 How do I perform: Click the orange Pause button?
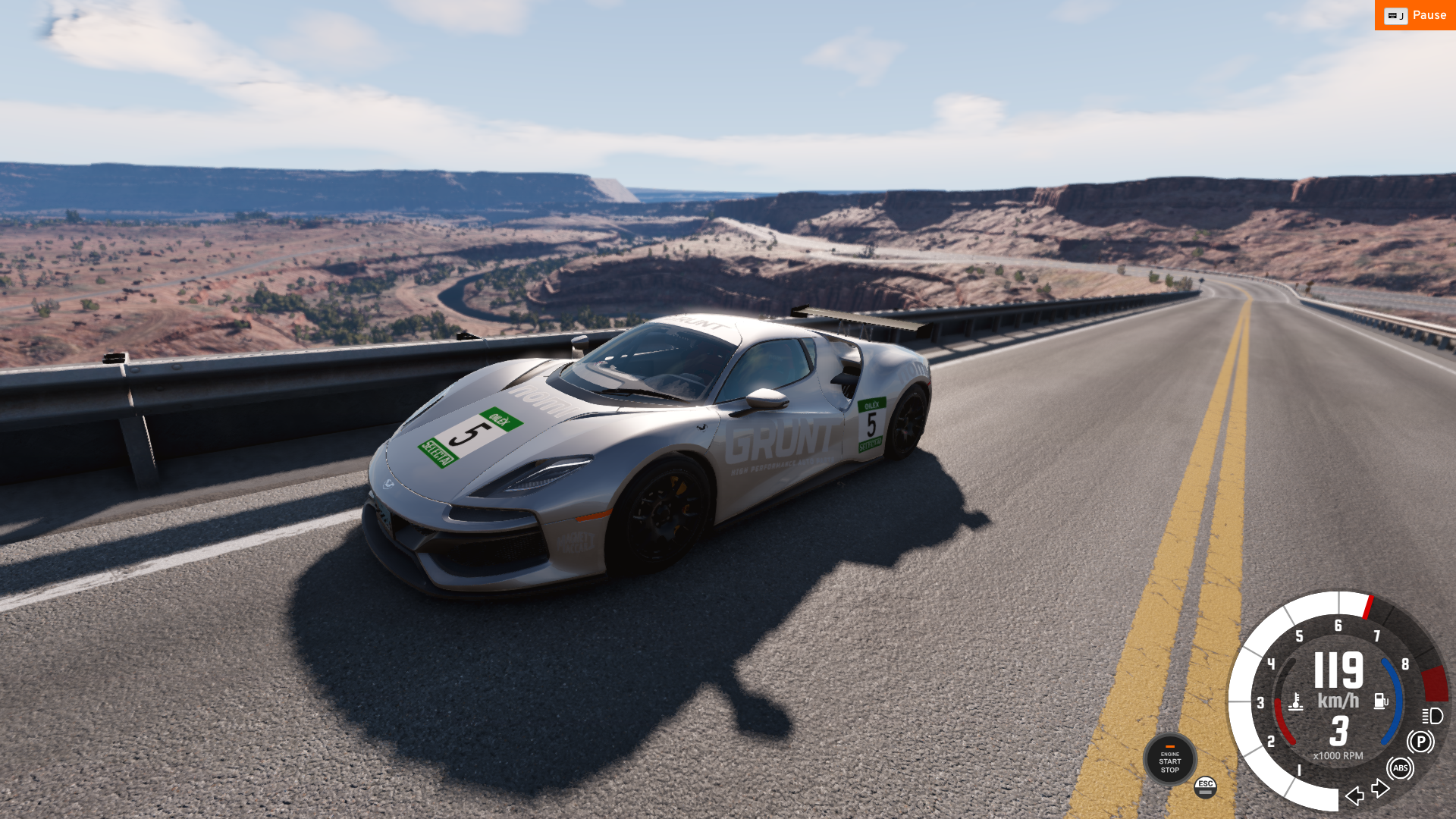click(1415, 15)
